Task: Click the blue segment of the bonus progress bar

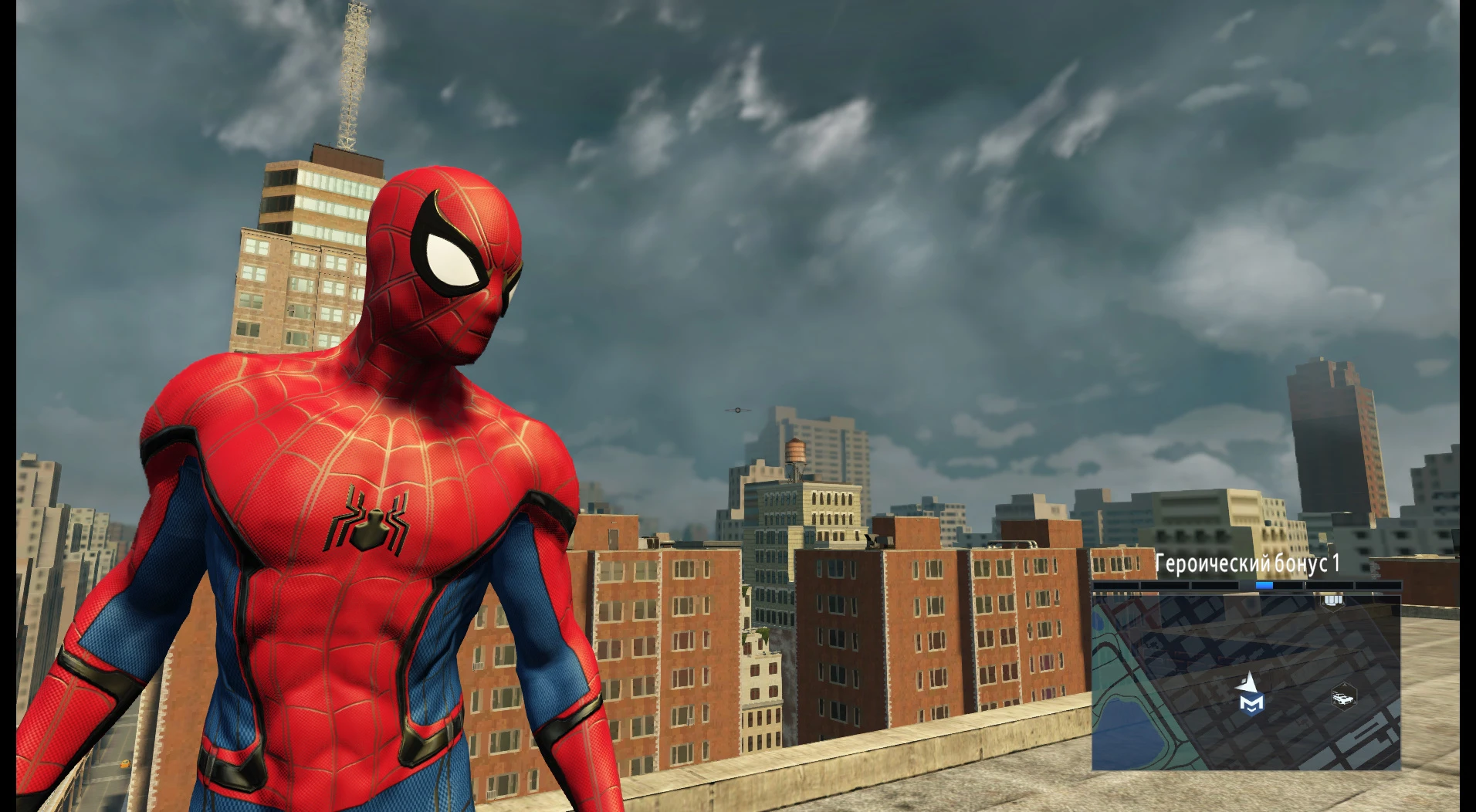Action: [x=1264, y=585]
